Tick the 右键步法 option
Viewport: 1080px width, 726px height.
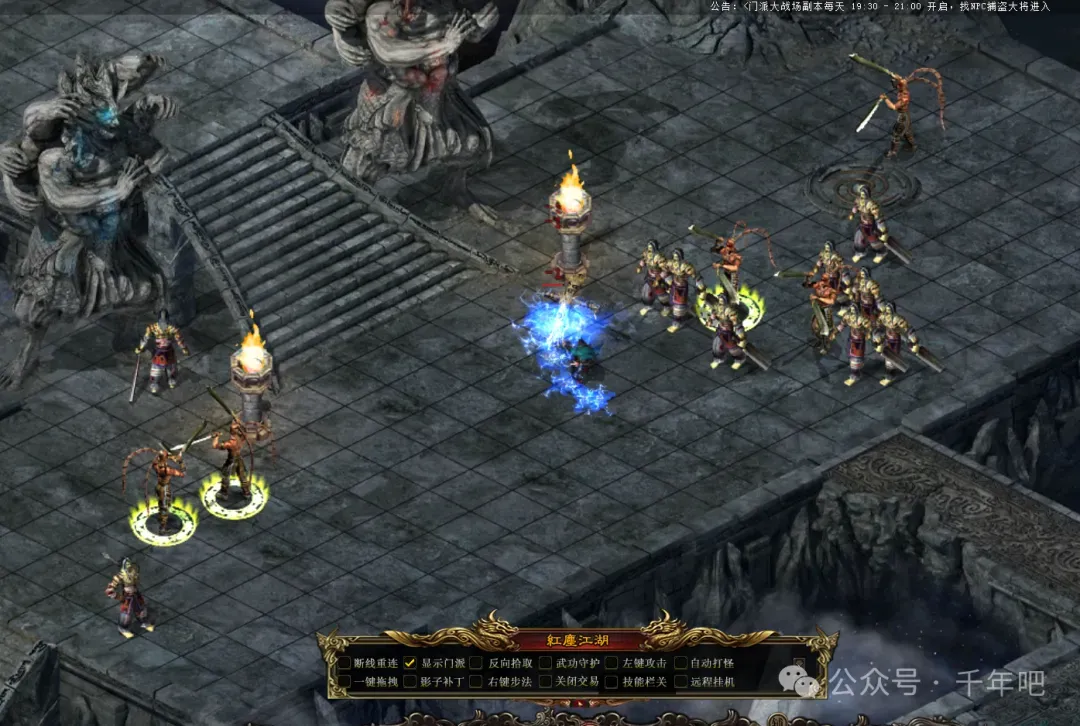click(478, 681)
